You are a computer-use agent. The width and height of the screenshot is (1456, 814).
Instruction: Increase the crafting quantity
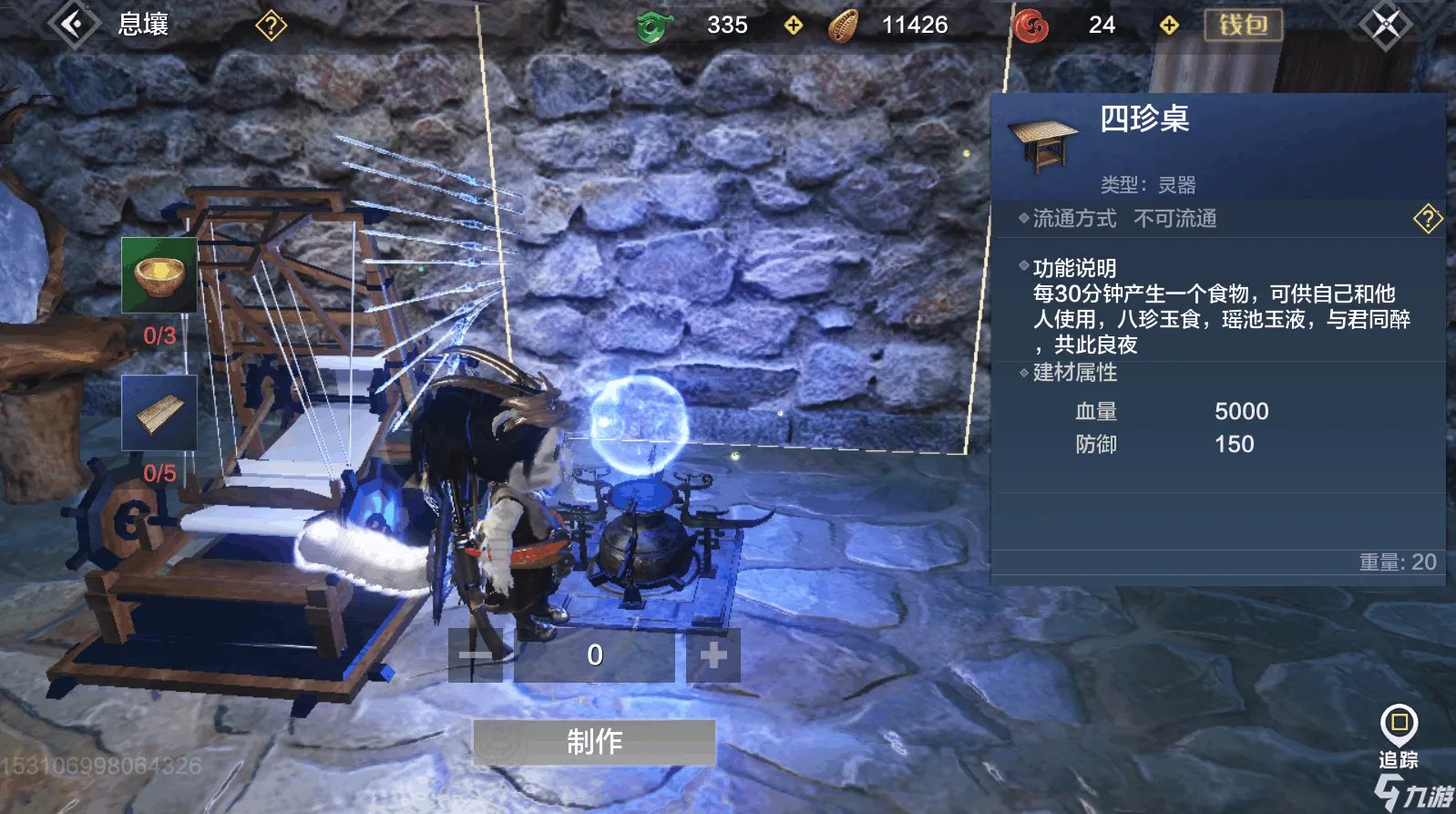(x=713, y=655)
